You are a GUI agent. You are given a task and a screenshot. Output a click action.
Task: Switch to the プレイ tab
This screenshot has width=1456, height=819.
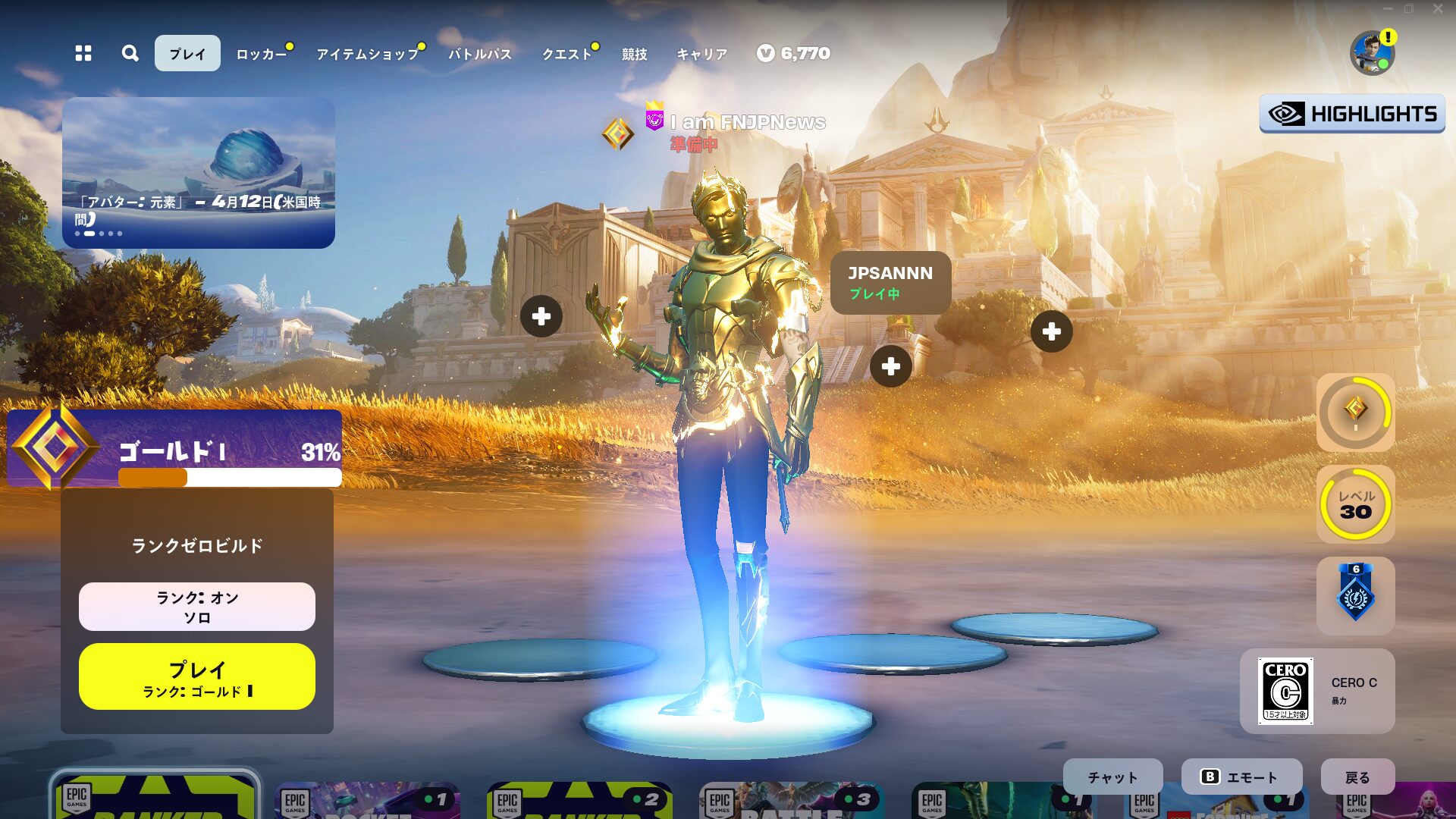187,53
